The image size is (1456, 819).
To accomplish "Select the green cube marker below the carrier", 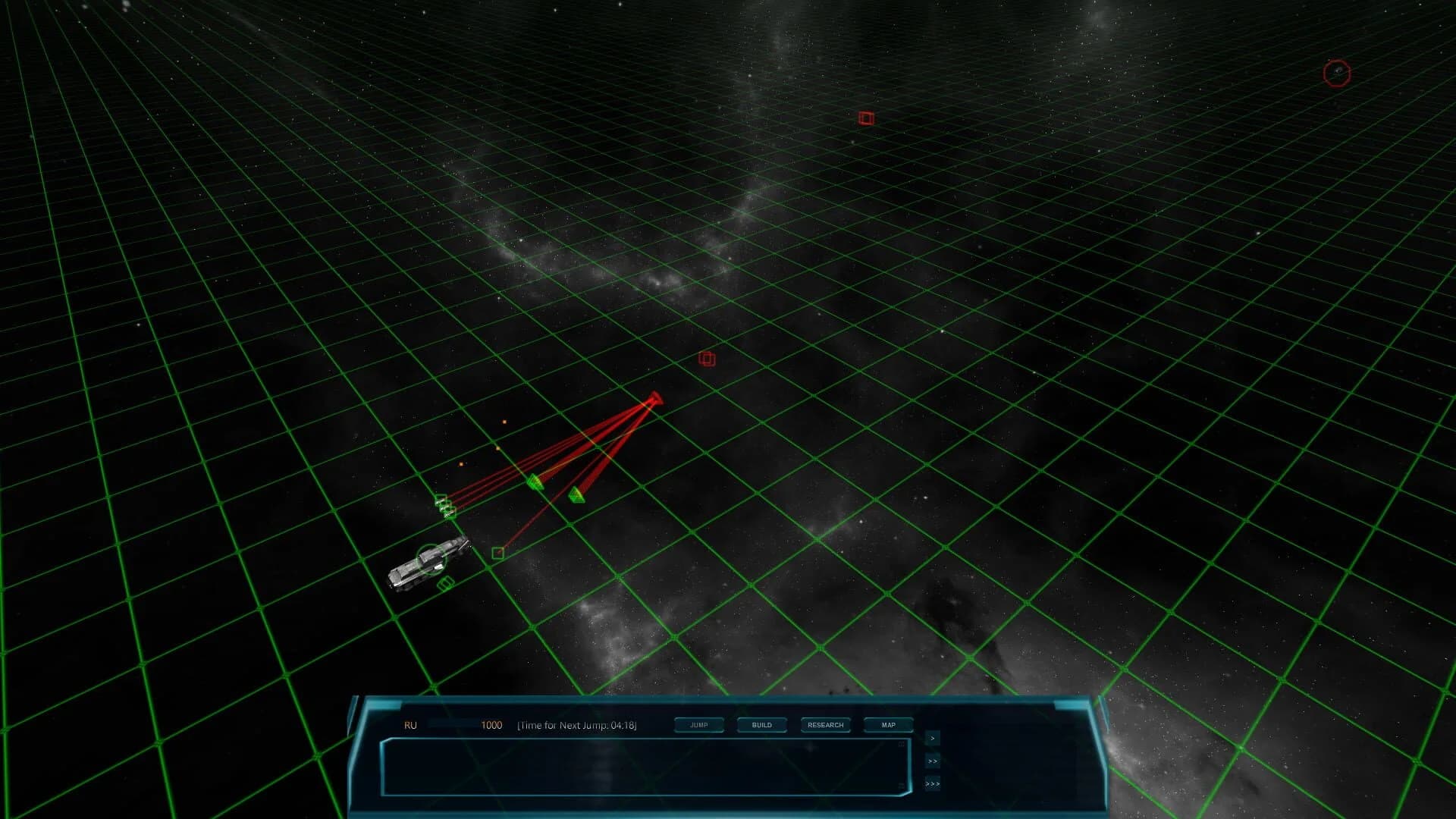I will [x=446, y=585].
